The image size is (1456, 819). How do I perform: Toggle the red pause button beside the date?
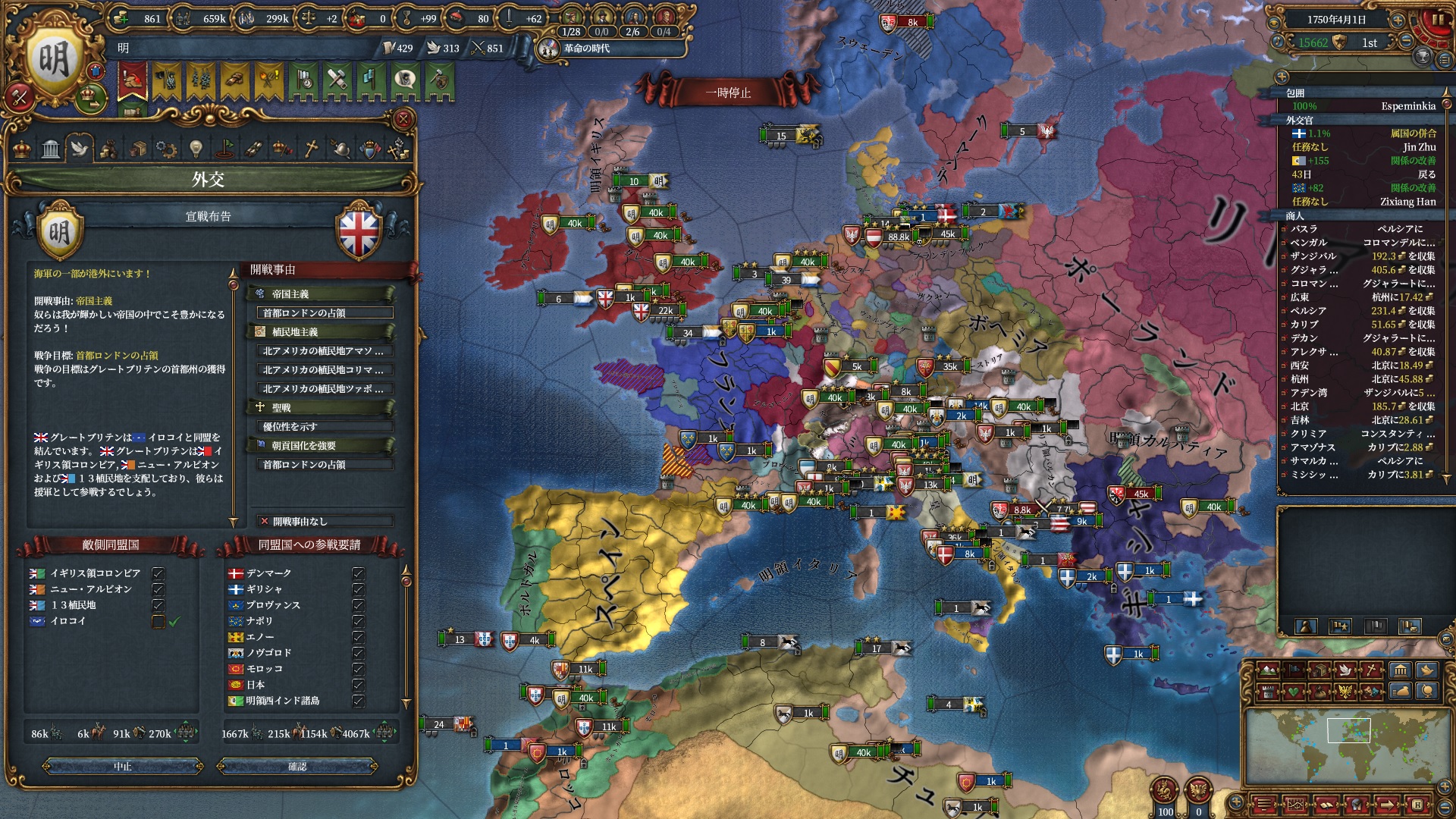click(x=1438, y=21)
